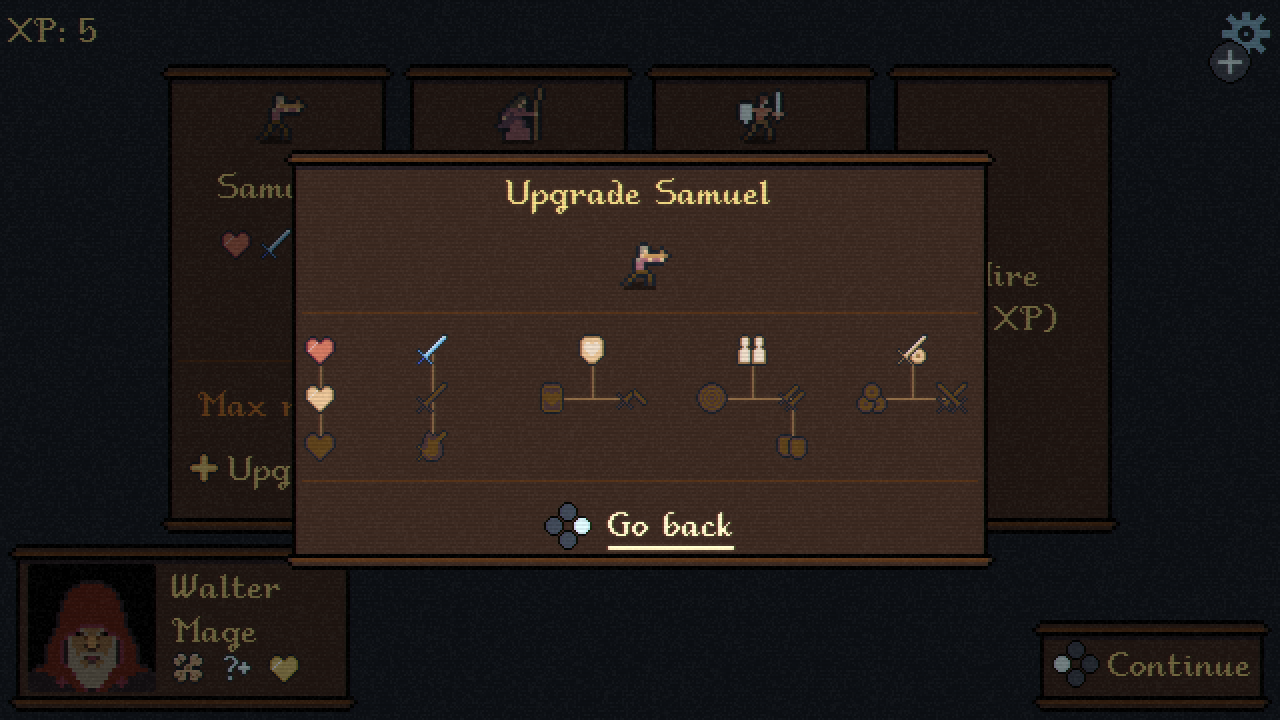Screen dimensions: 1280x720
Task: Choose the face mask upgrade node
Action: pyautogui.click(x=592, y=350)
